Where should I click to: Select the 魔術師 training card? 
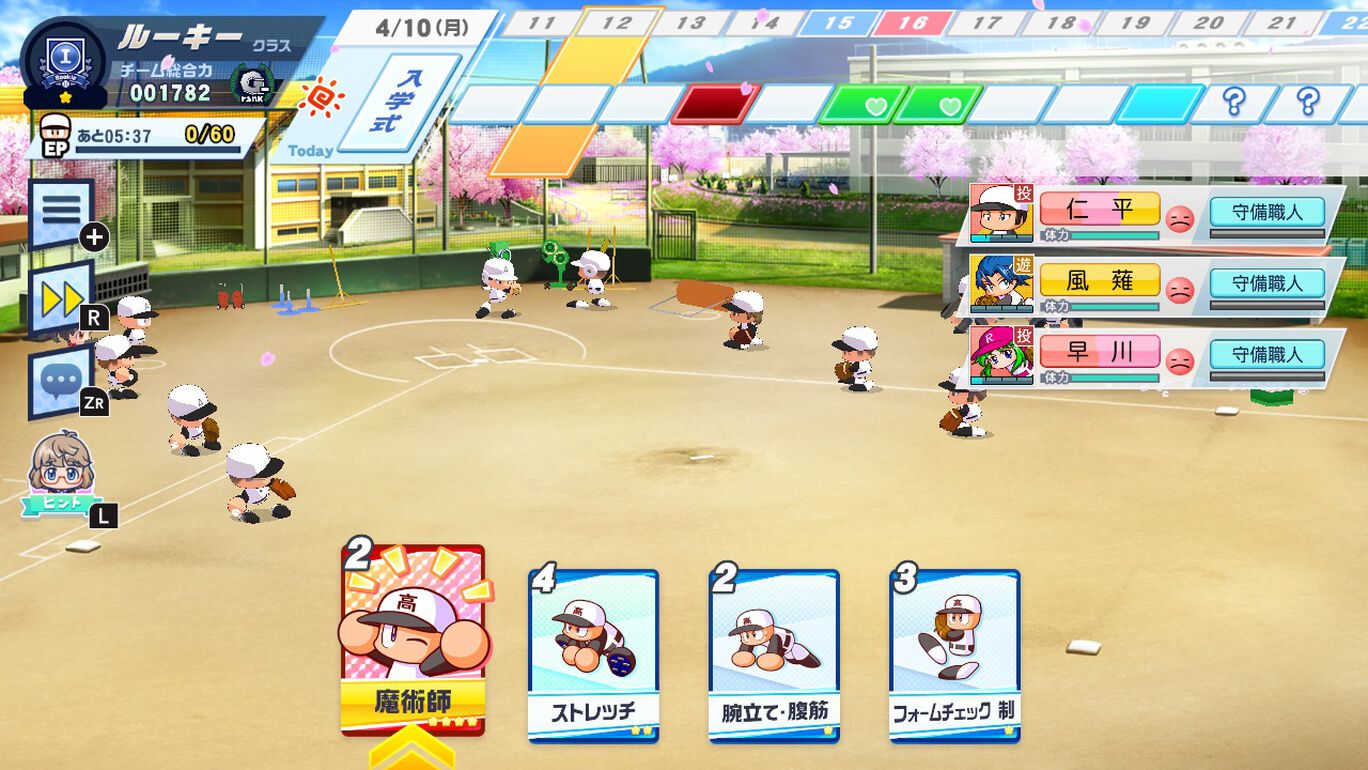413,640
